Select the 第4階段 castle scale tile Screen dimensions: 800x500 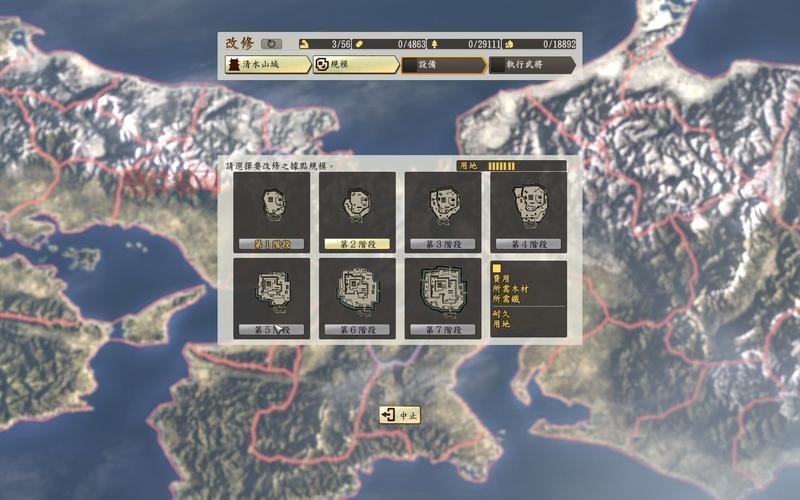click(x=528, y=212)
